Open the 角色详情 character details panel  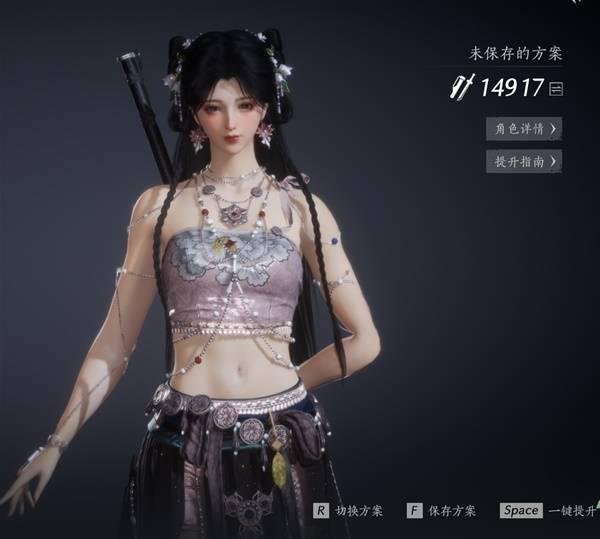coord(523,129)
